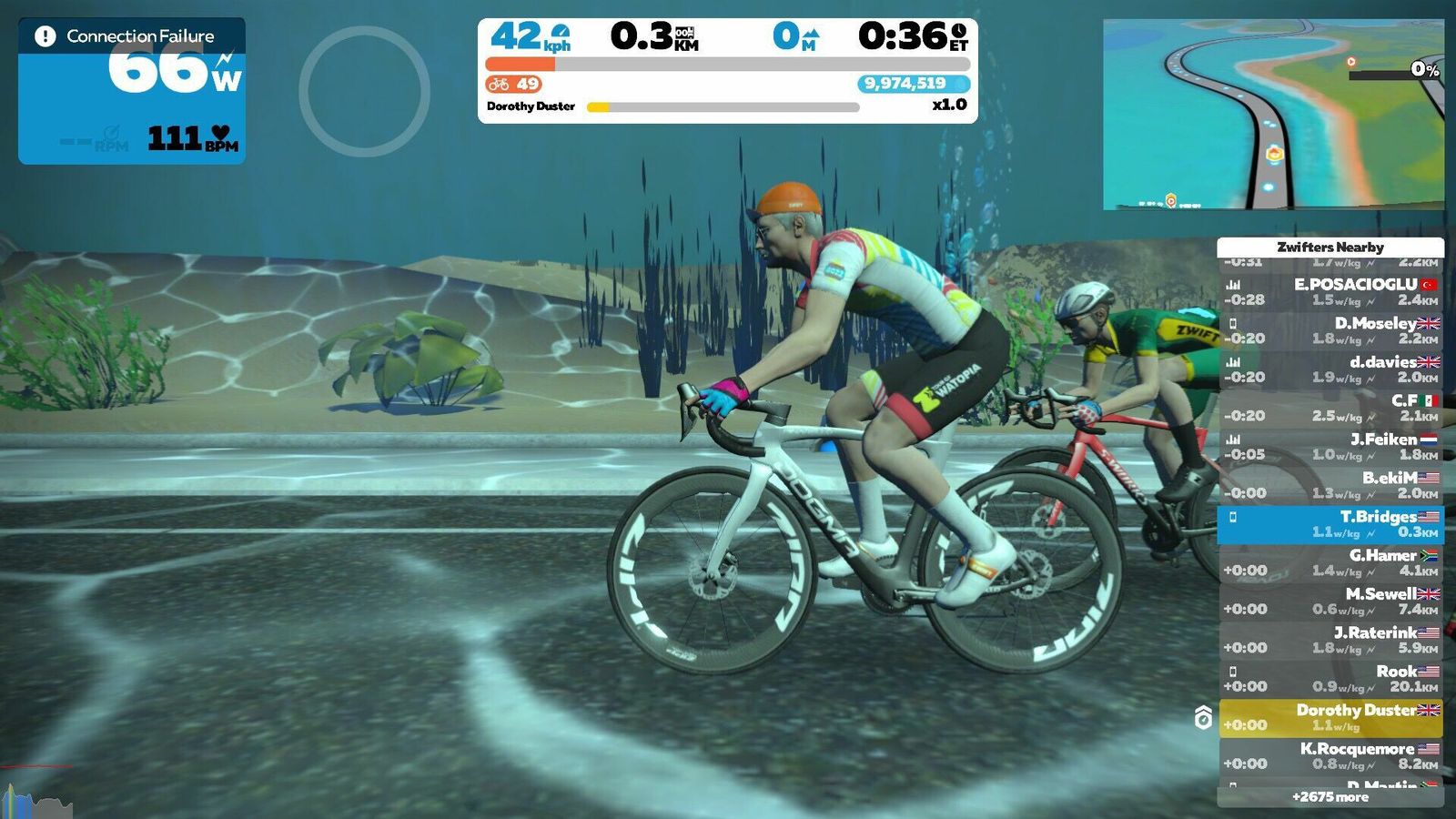
Task: Expand the +2675 more riders entry
Action: (1330, 797)
